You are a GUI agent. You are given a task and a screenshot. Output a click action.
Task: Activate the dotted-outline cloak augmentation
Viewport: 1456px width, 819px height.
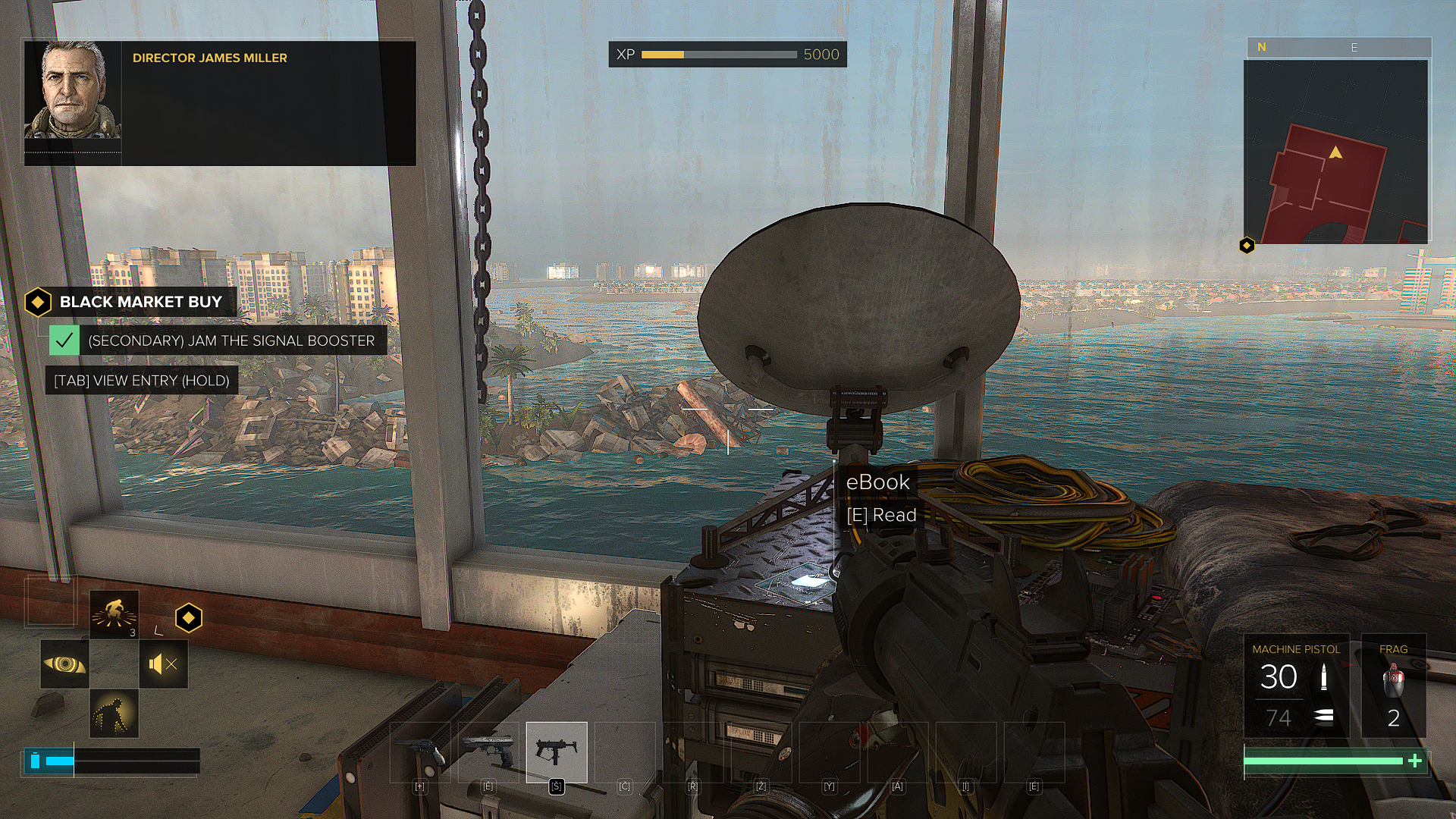[x=114, y=714]
